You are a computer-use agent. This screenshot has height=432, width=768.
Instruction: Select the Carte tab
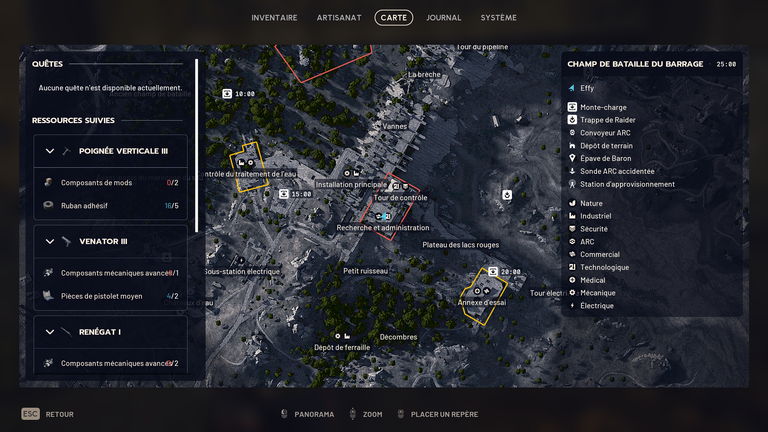tap(393, 18)
